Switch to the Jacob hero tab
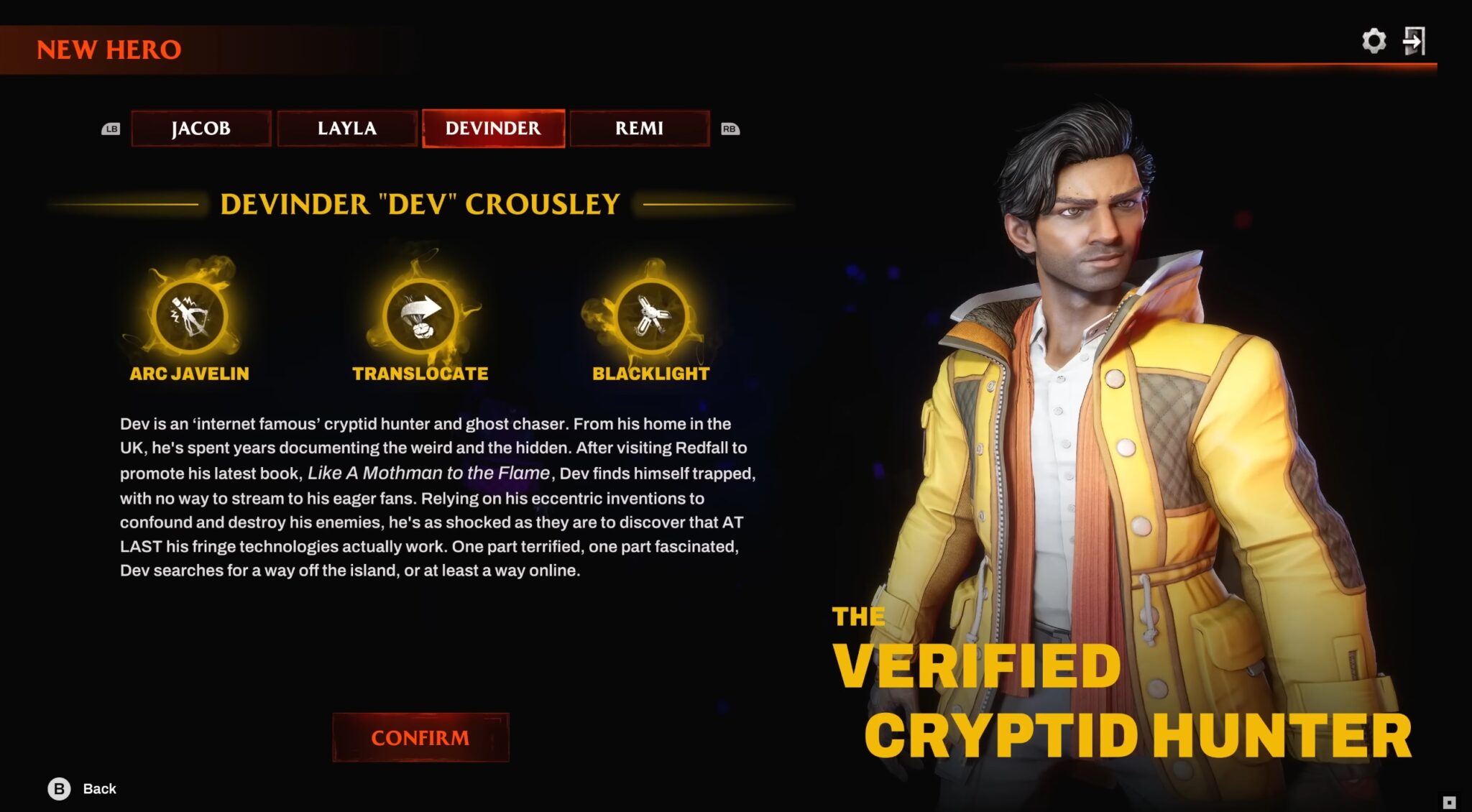1472x812 pixels. [x=201, y=129]
